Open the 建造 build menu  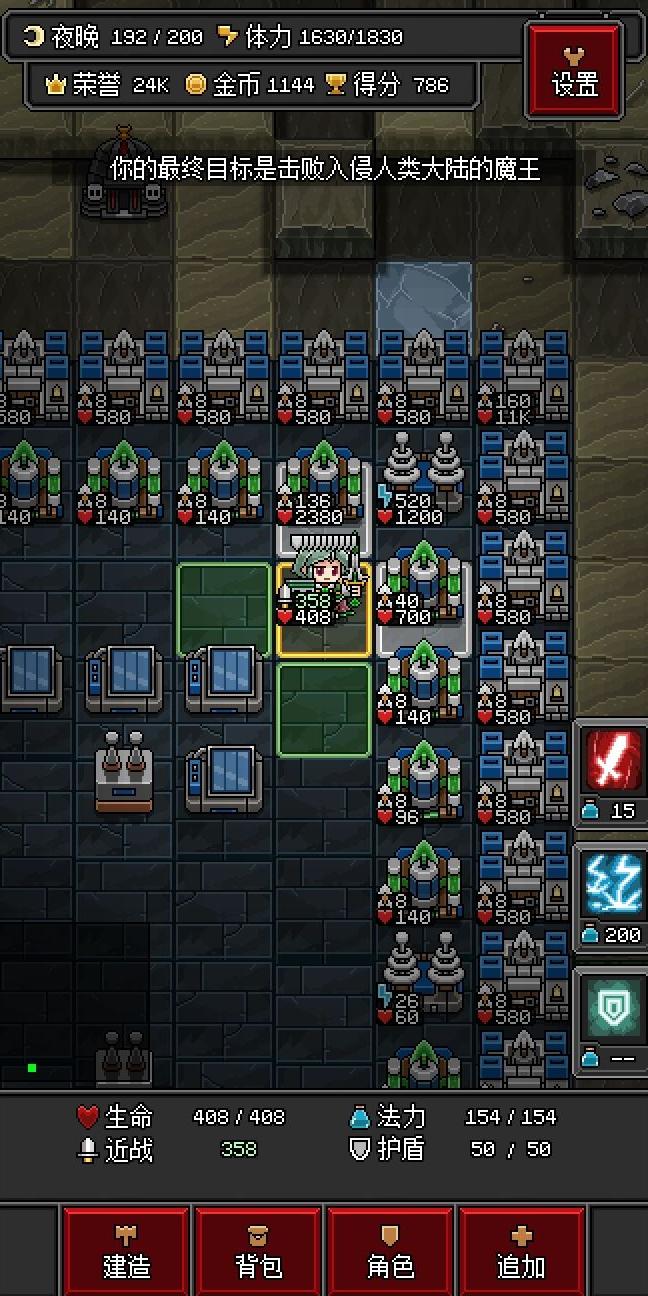coord(127,1252)
